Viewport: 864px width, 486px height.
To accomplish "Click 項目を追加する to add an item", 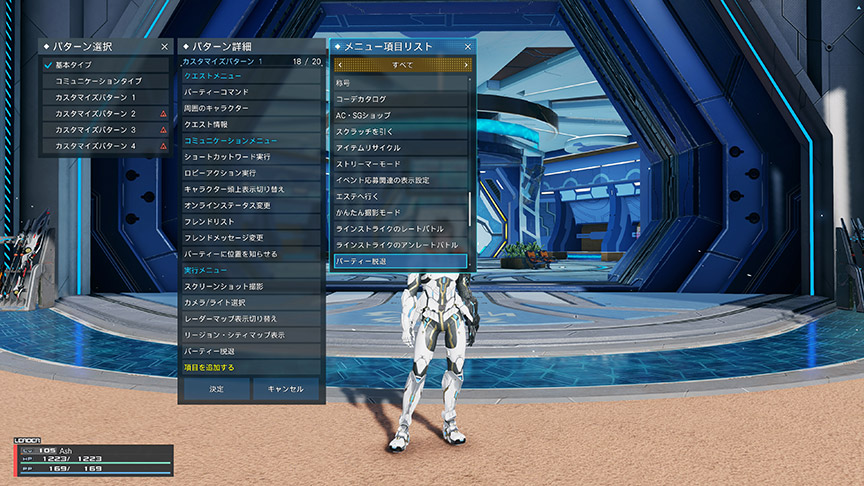I will [x=250, y=368].
